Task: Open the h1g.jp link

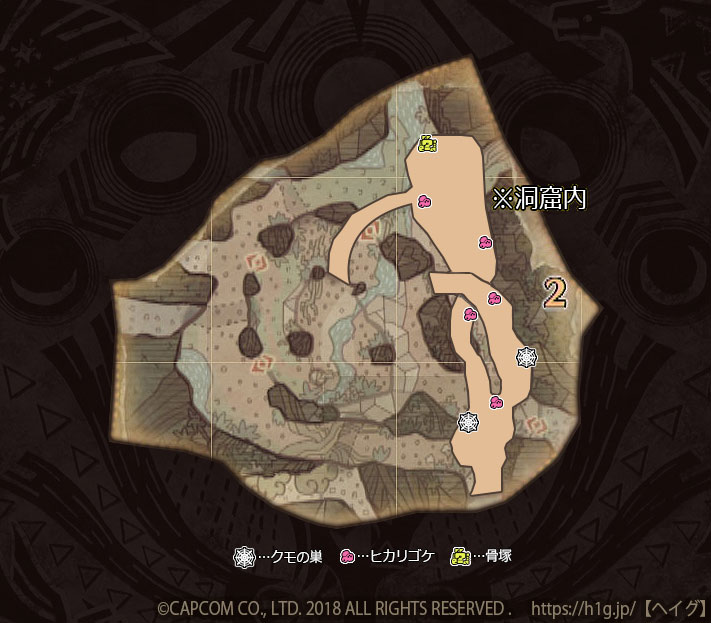Action: (583, 607)
